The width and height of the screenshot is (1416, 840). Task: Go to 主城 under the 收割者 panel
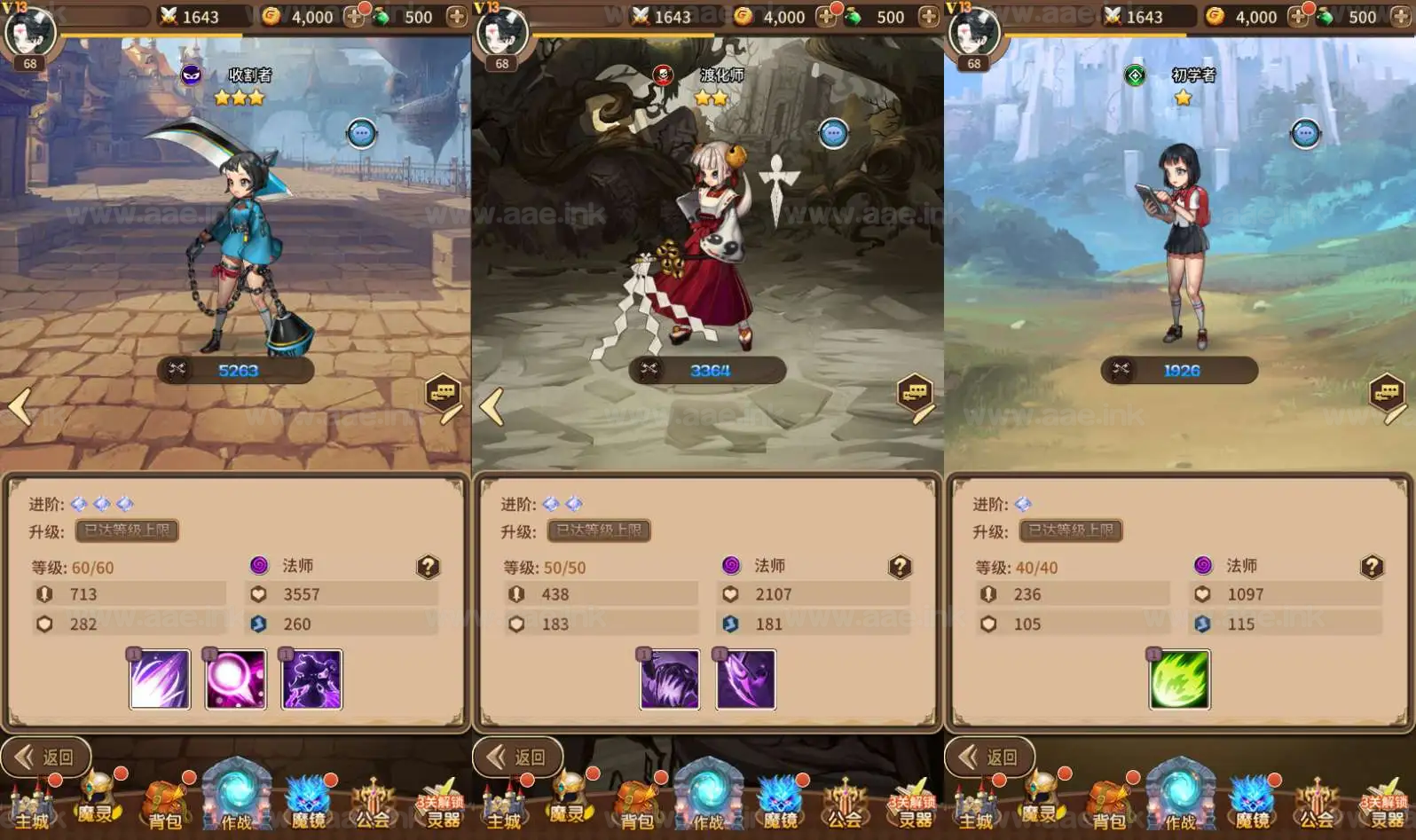pos(31,804)
